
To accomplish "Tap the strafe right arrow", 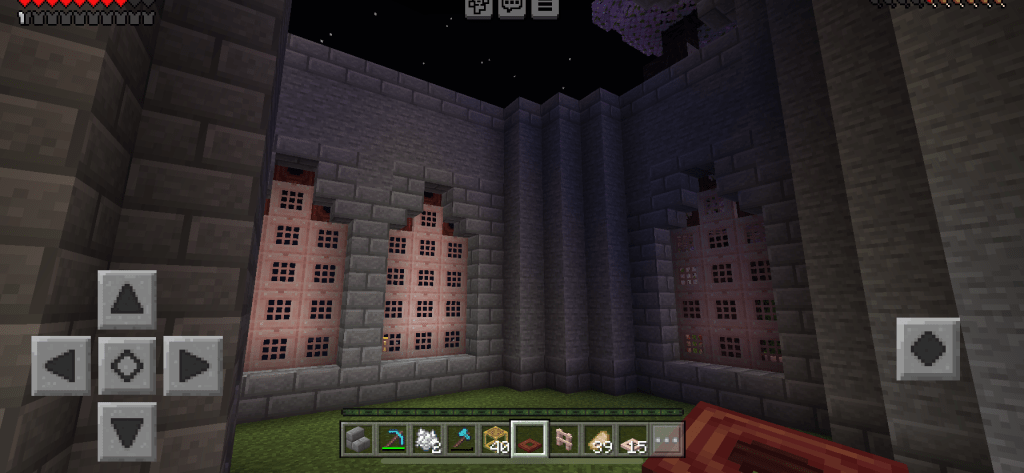I will pyautogui.click(x=192, y=365).
